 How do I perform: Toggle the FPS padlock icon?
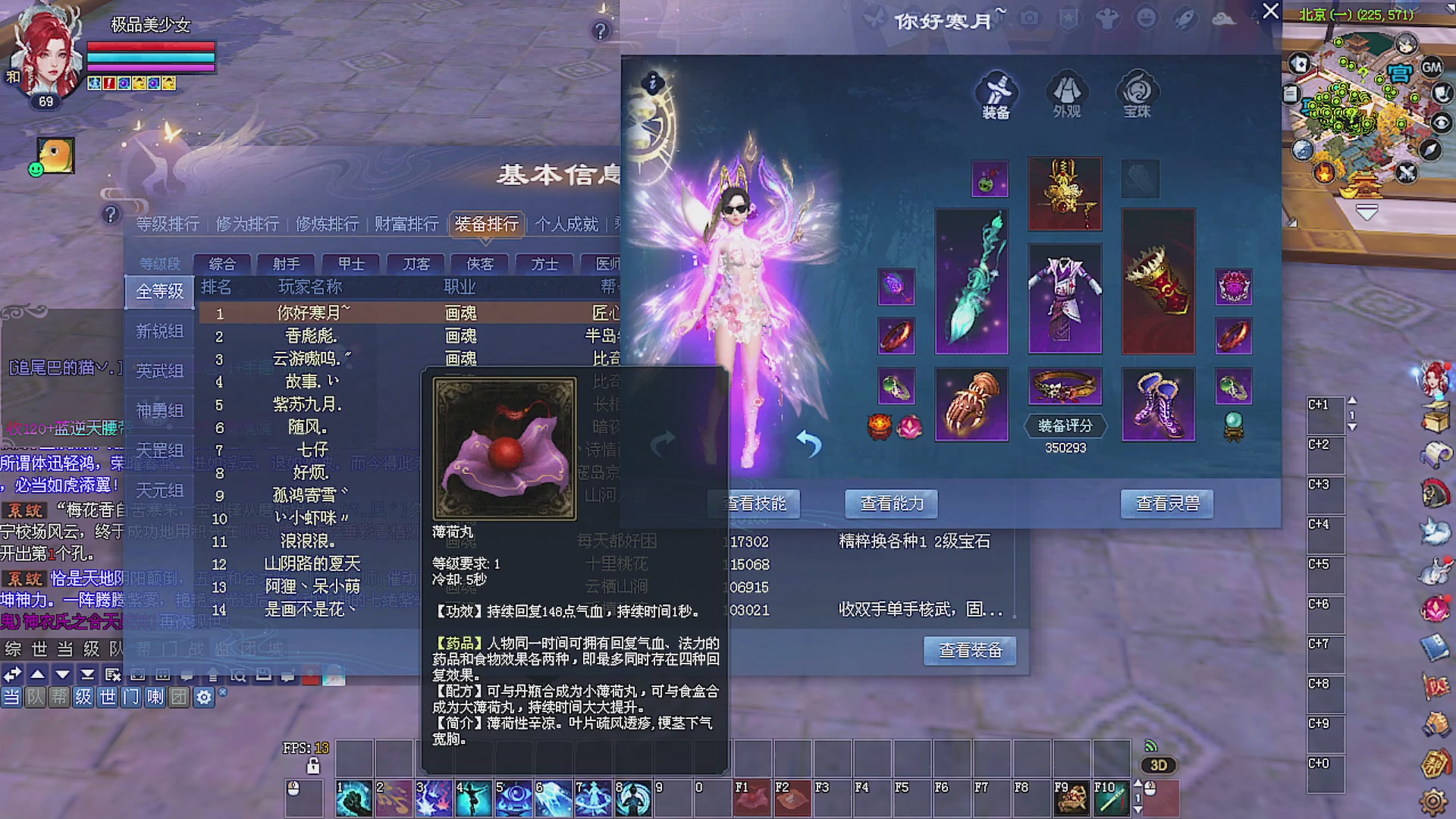312,767
